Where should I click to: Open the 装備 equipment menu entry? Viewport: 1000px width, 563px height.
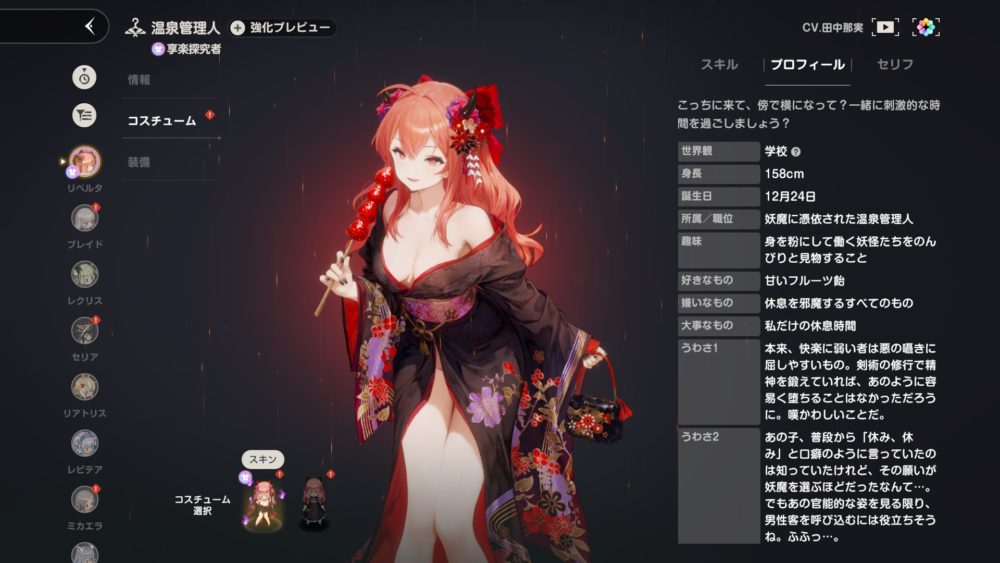click(x=139, y=161)
